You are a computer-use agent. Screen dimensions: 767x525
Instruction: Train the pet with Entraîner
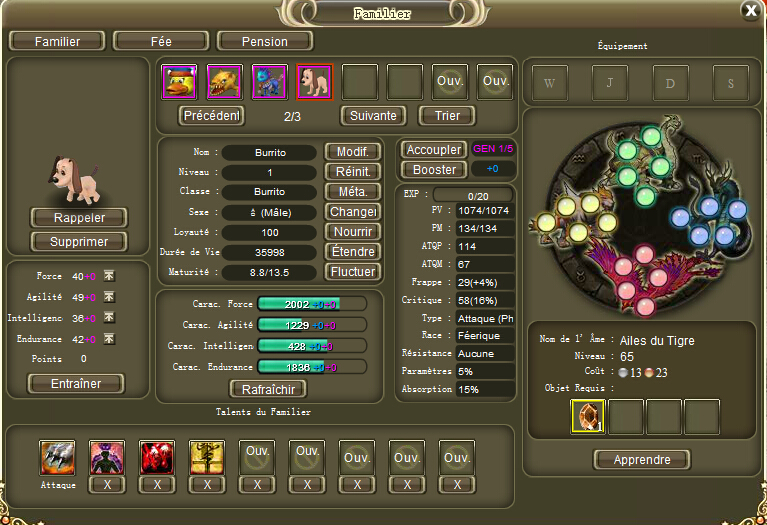point(76,384)
